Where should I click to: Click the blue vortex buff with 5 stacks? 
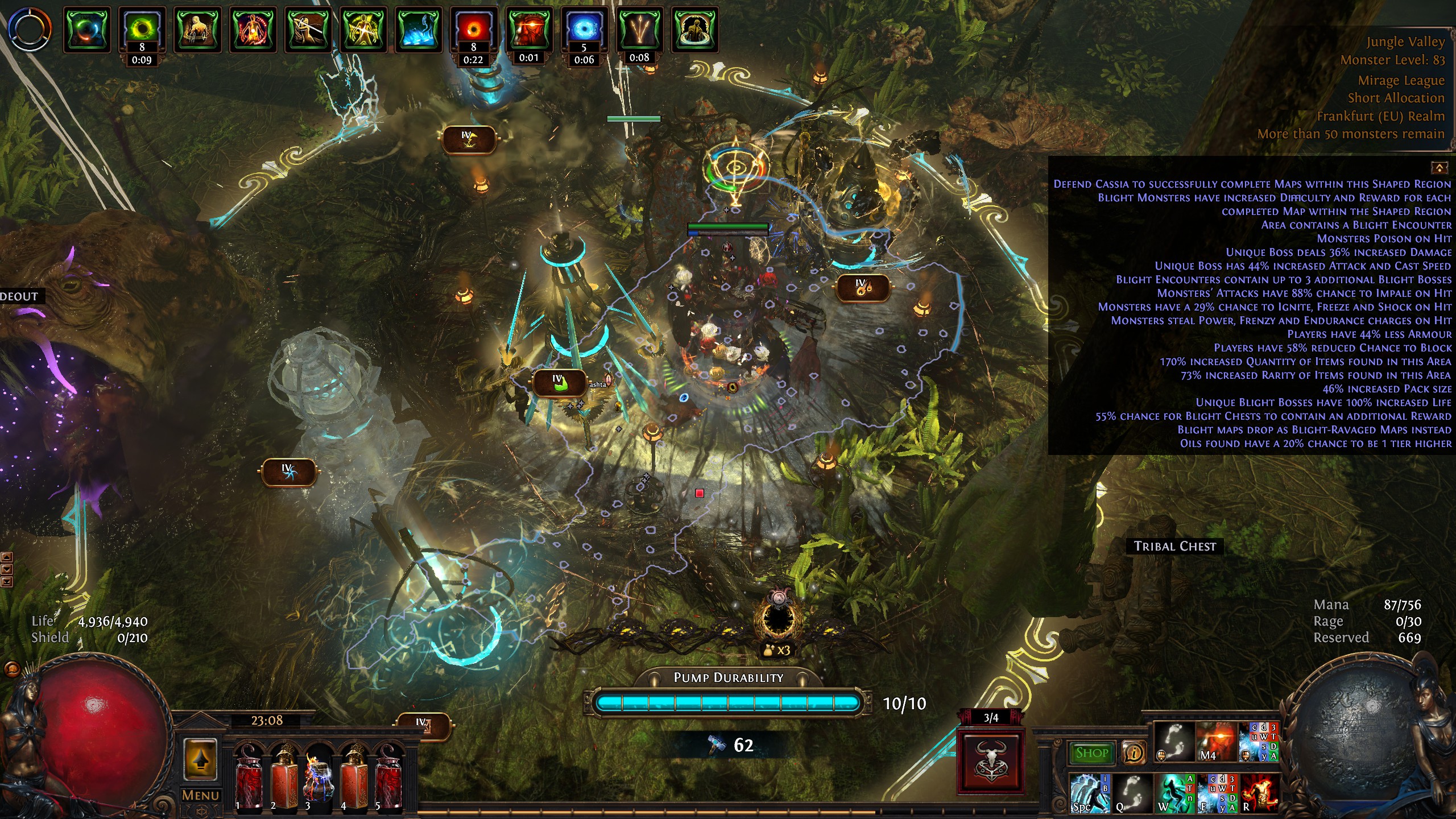584,30
